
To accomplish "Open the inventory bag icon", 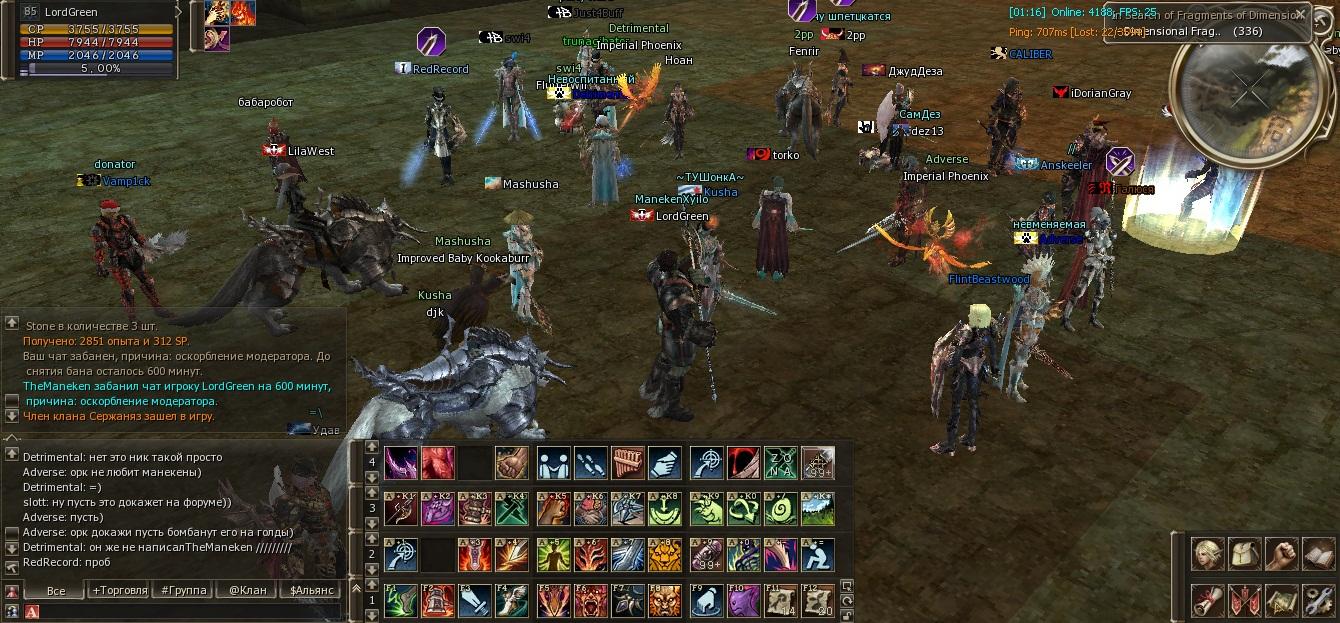I will 1244,553.
